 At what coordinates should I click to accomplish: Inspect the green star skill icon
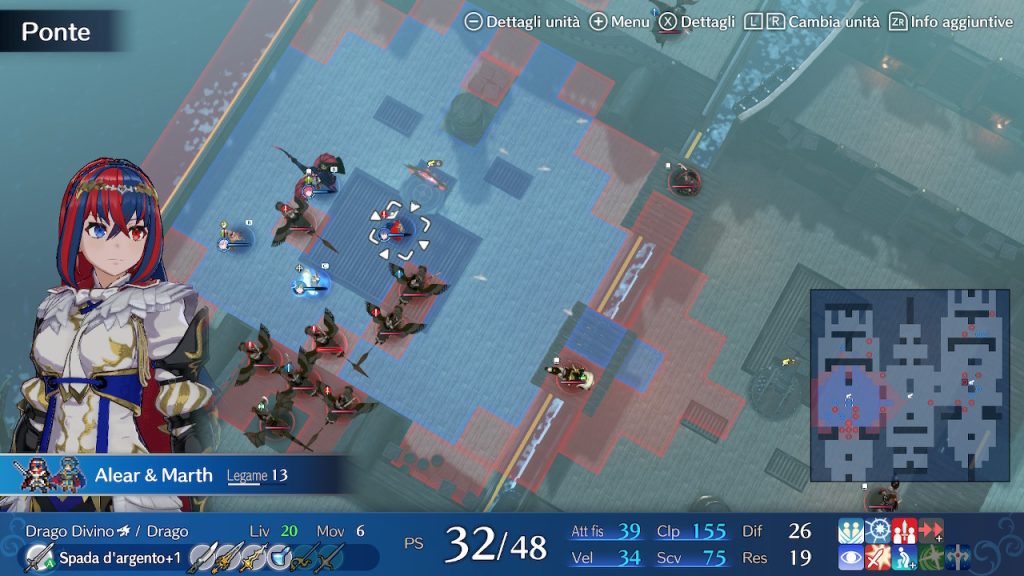(931, 558)
